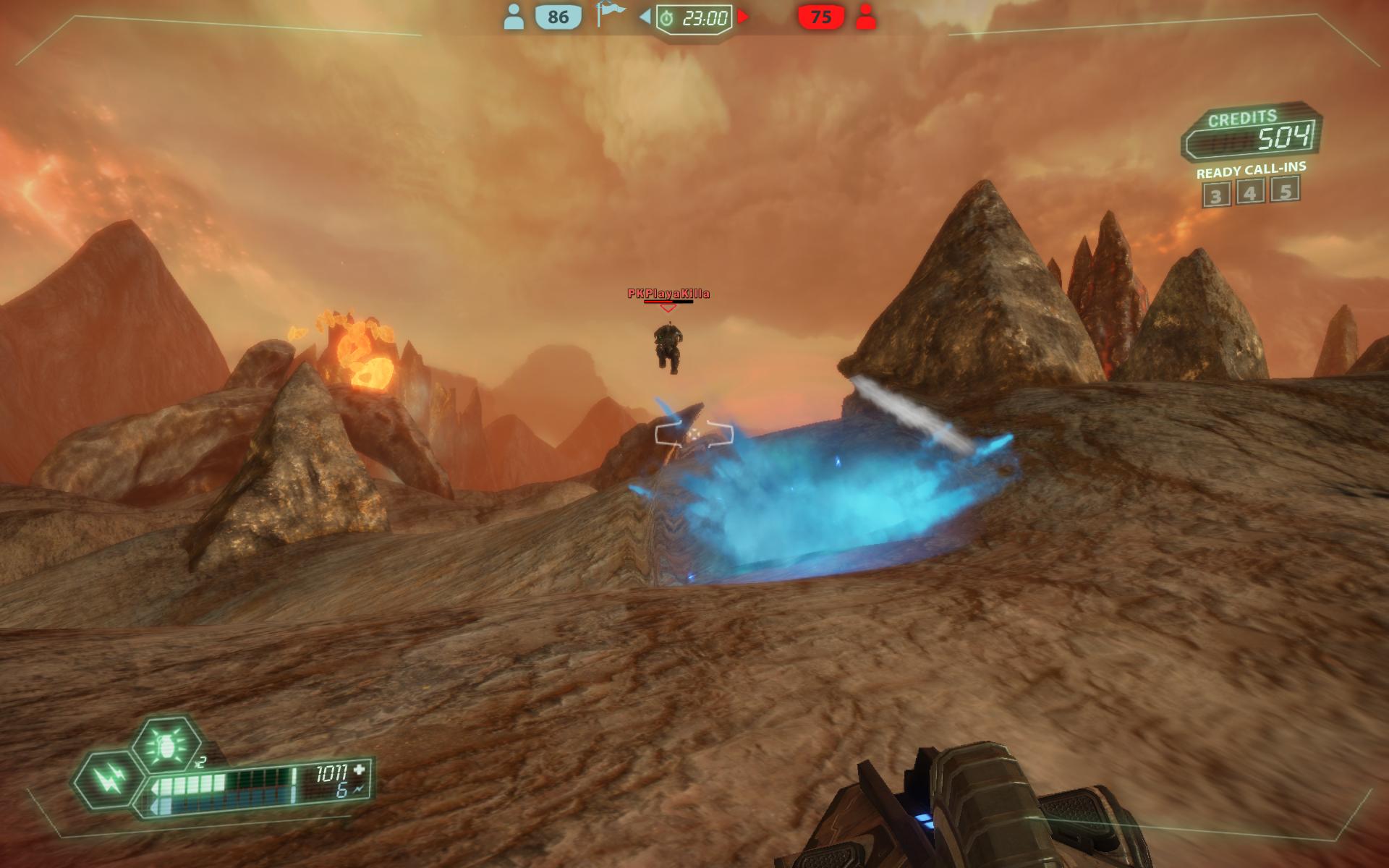Click the red team player icon

[865, 17]
